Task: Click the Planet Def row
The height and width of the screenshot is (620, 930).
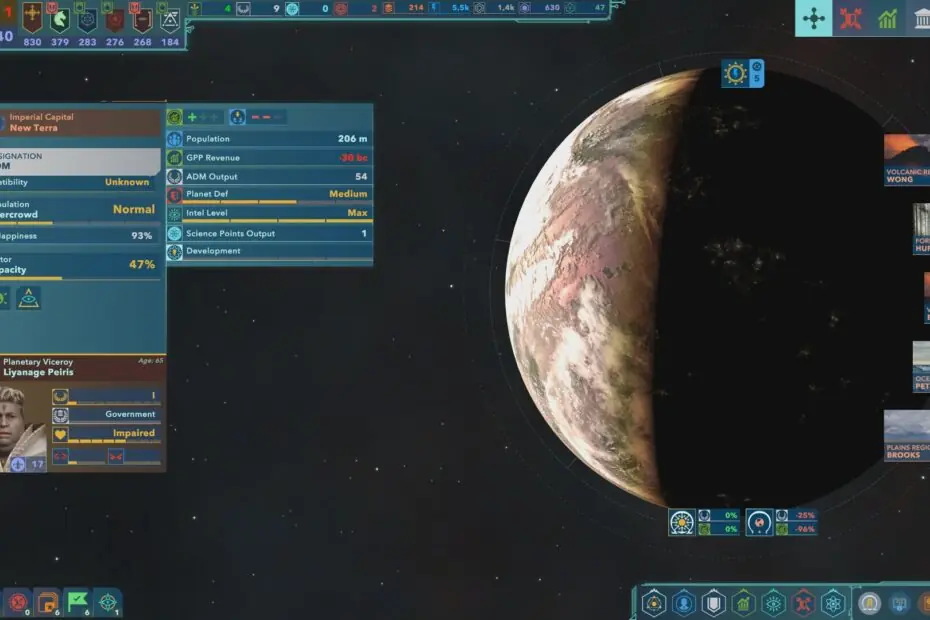Action: pos(269,194)
